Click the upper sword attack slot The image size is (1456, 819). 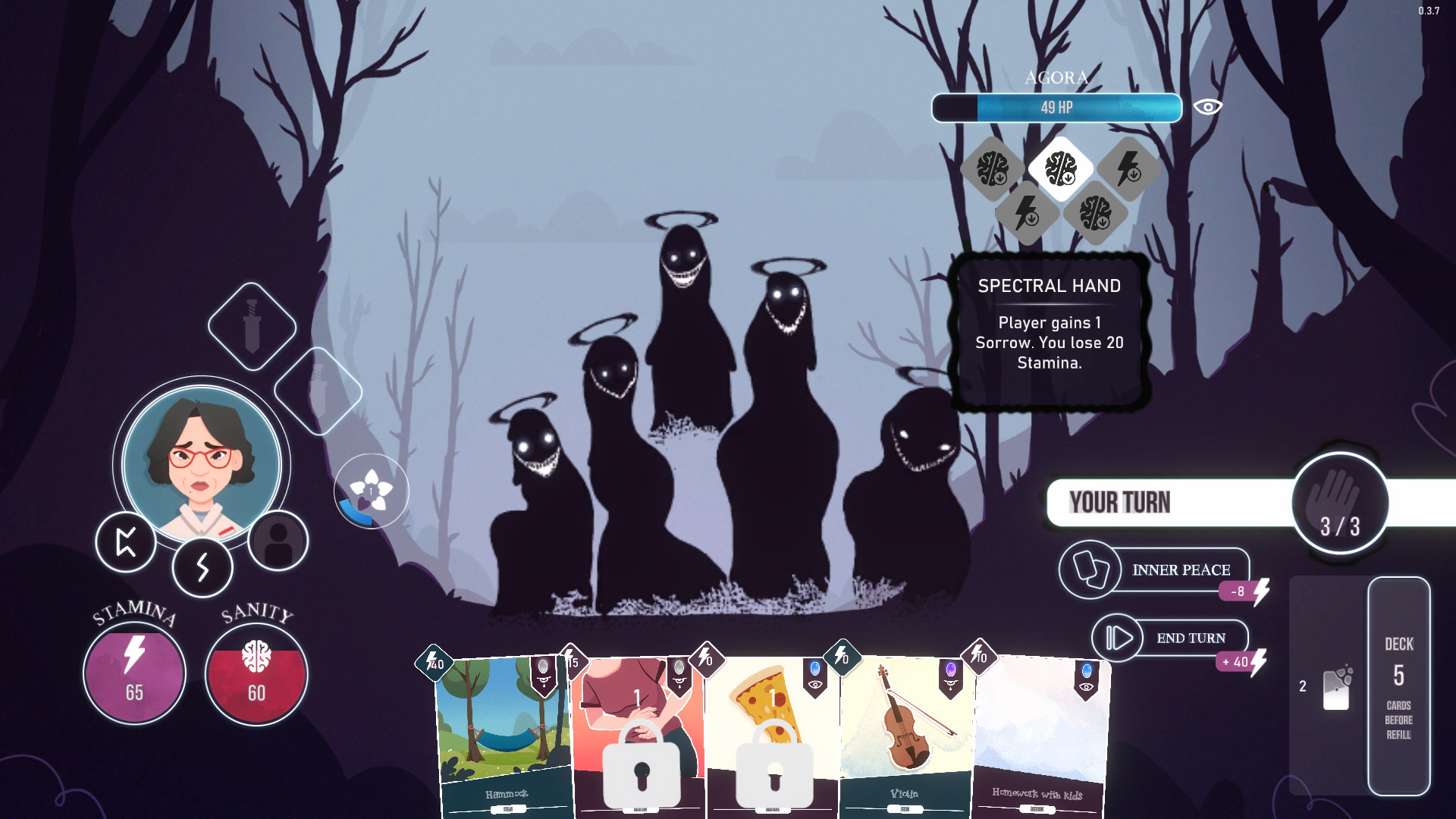[x=252, y=328]
